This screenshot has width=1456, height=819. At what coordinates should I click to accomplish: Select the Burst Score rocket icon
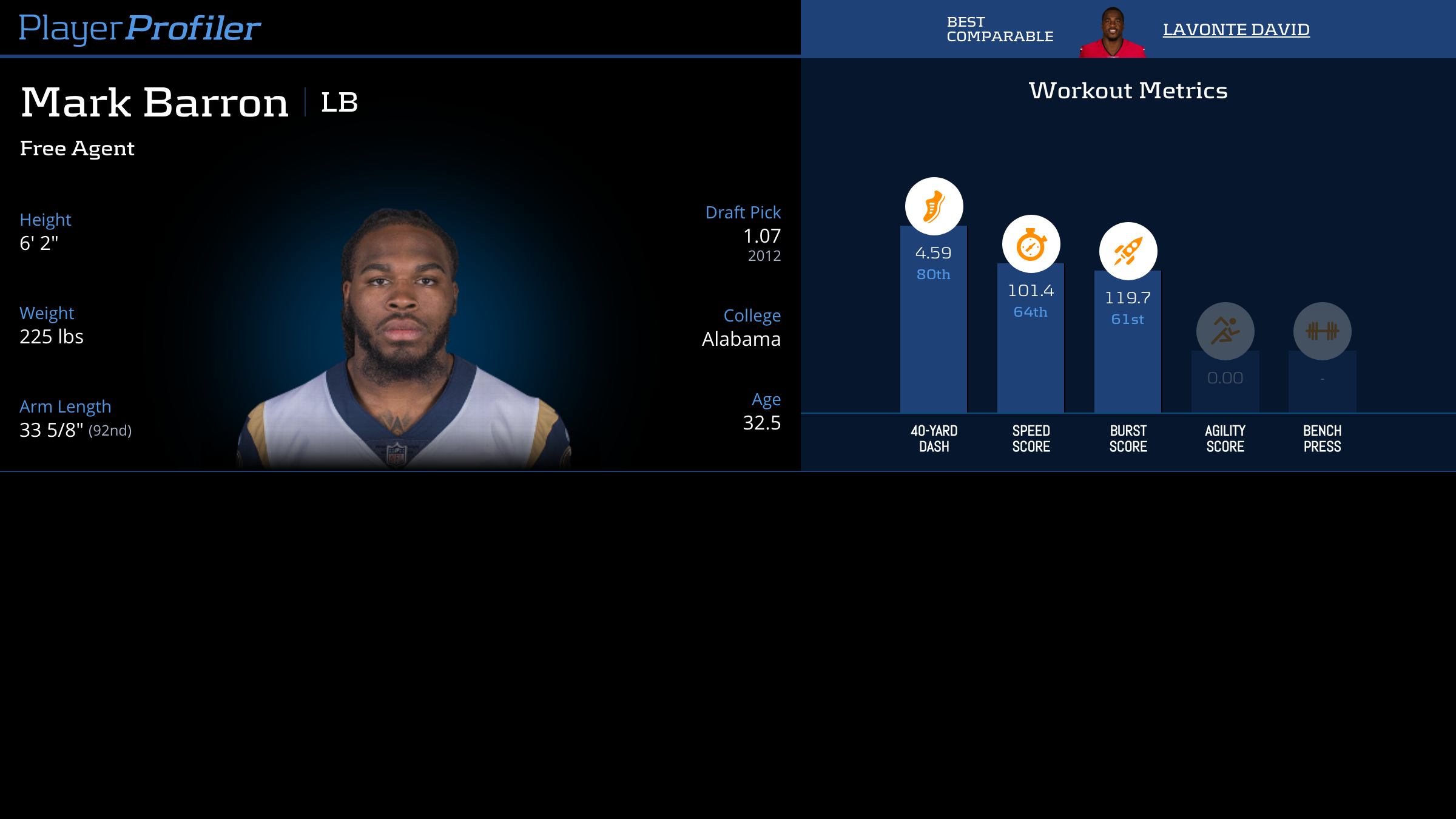(x=1128, y=251)
